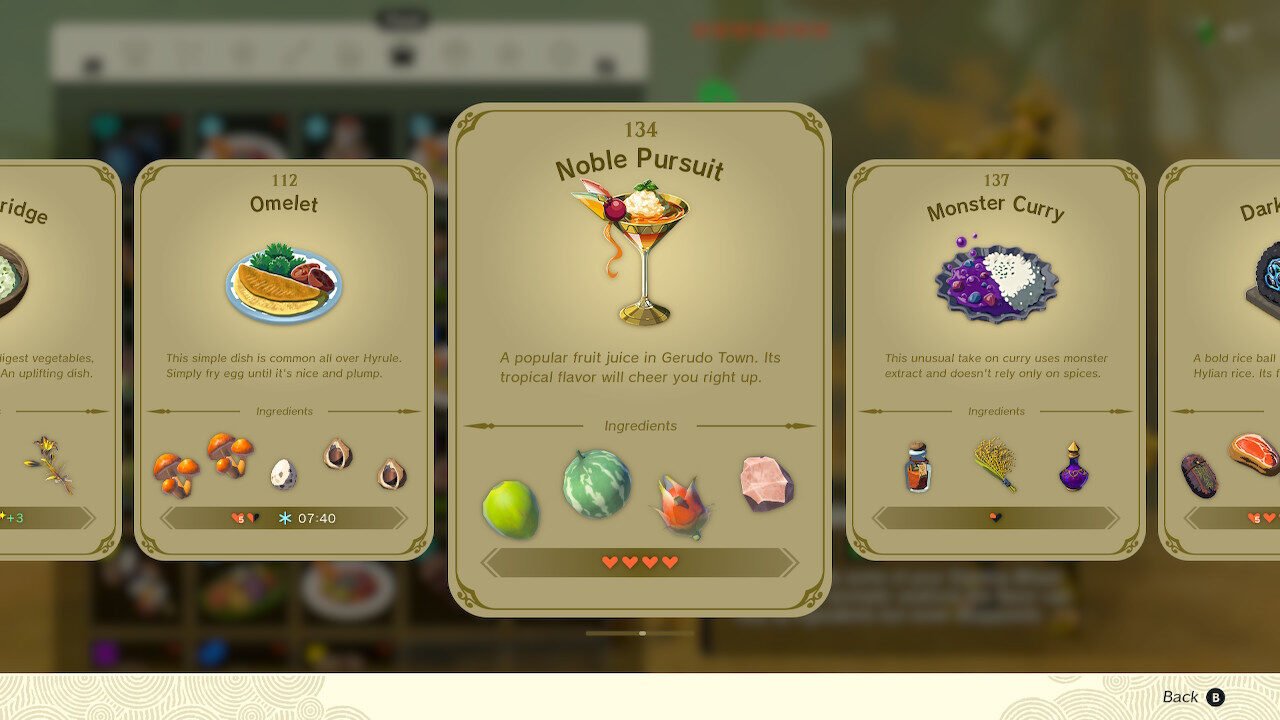Click the white bird egg ingredient
1280x720 pixels.
[283, 473]
